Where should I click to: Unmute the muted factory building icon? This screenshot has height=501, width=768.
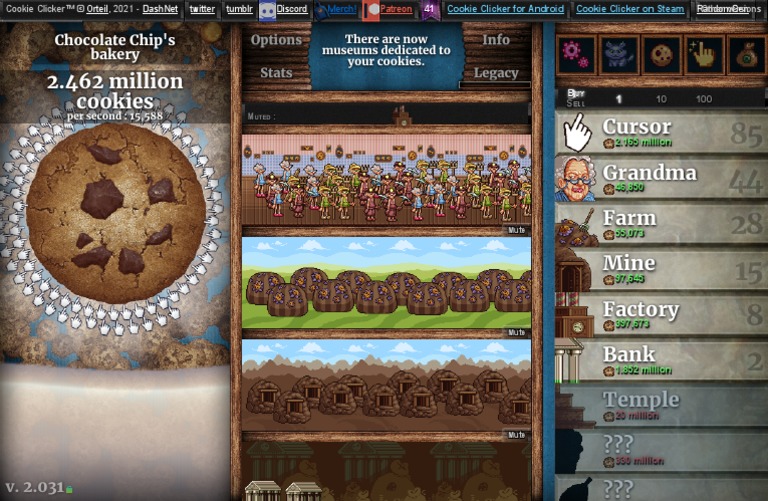402,116
